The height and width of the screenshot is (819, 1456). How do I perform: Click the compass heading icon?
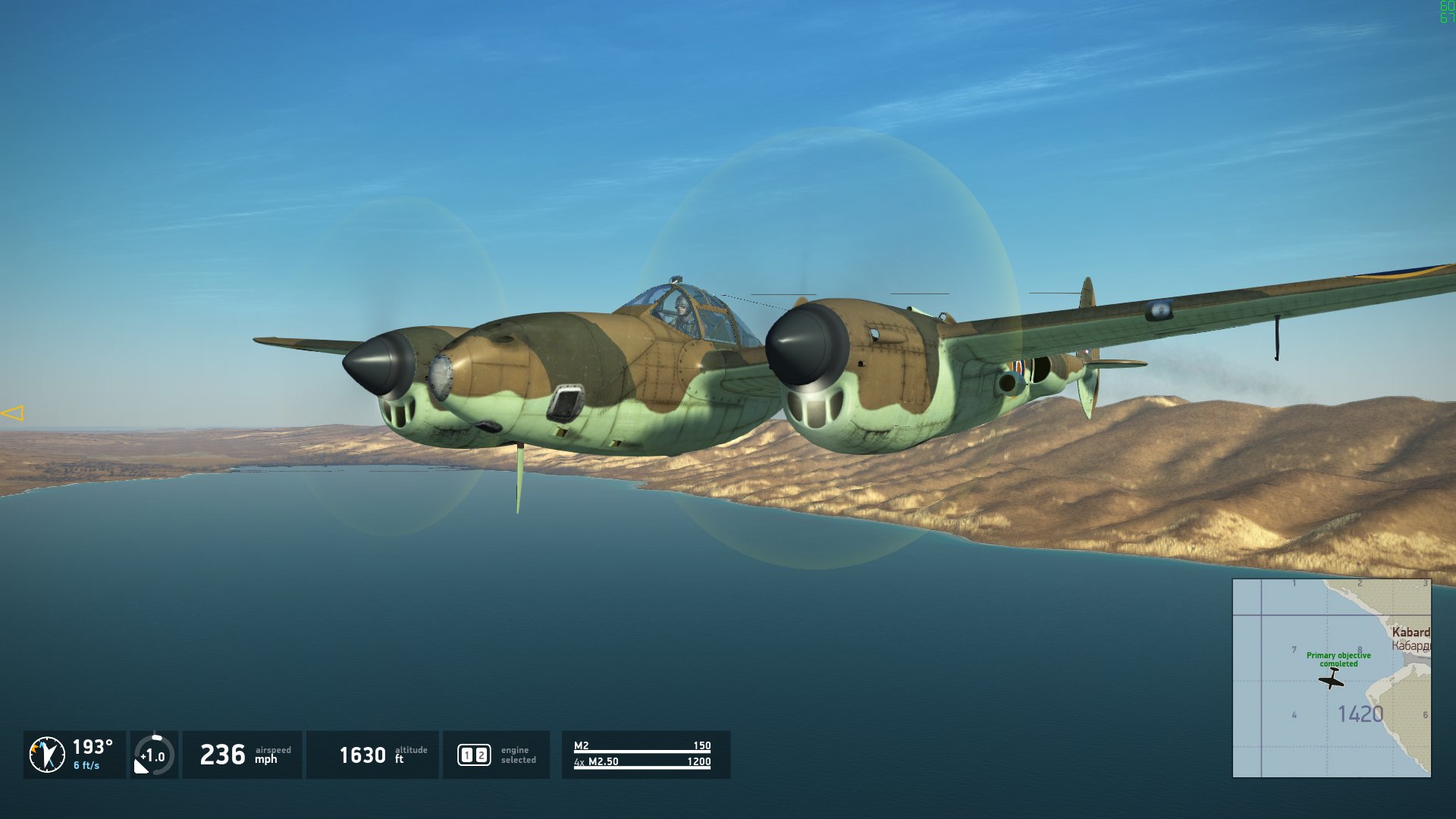point(47,755)
